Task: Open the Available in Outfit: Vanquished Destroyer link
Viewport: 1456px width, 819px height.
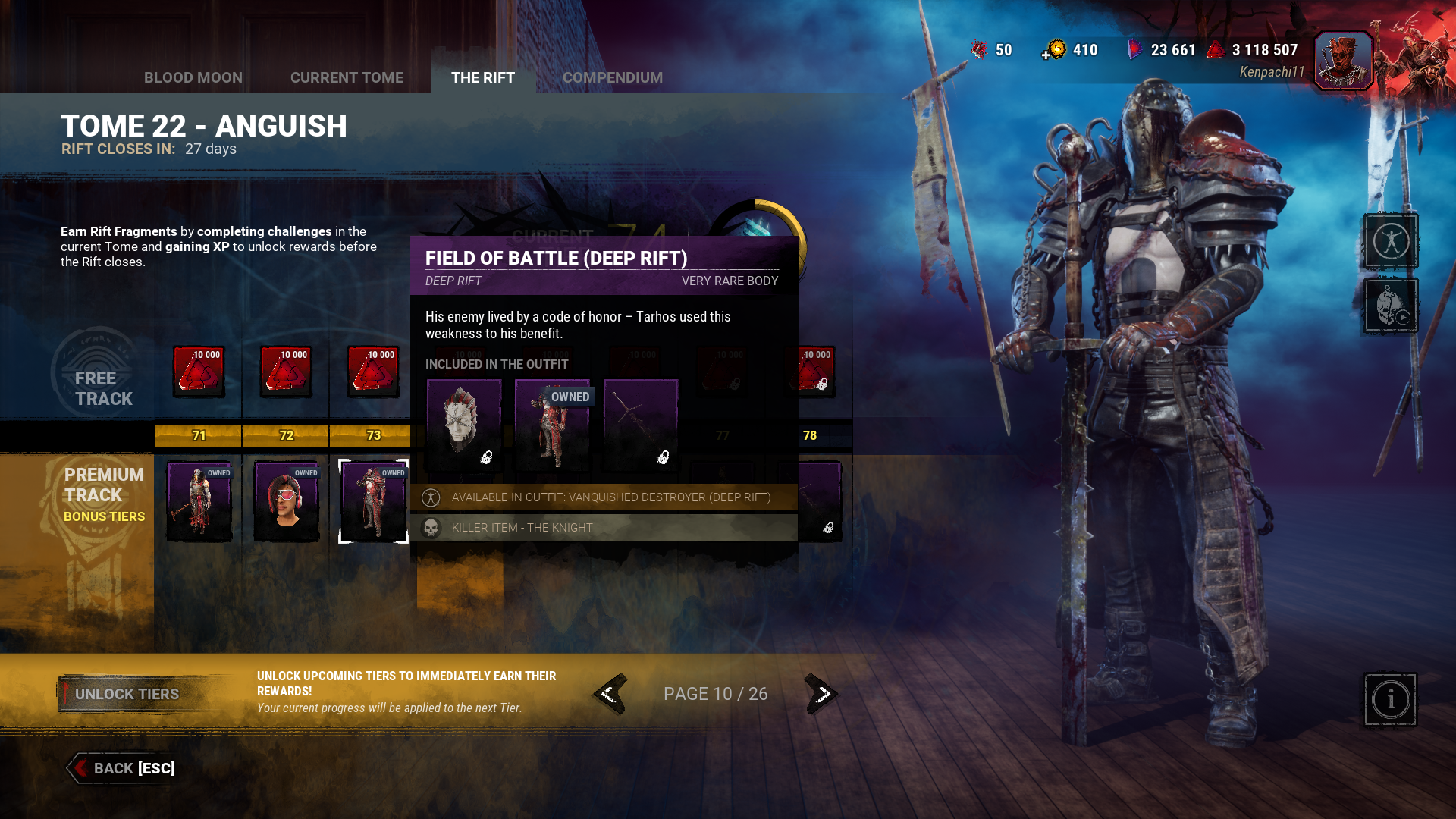Action: click(610, 497)
